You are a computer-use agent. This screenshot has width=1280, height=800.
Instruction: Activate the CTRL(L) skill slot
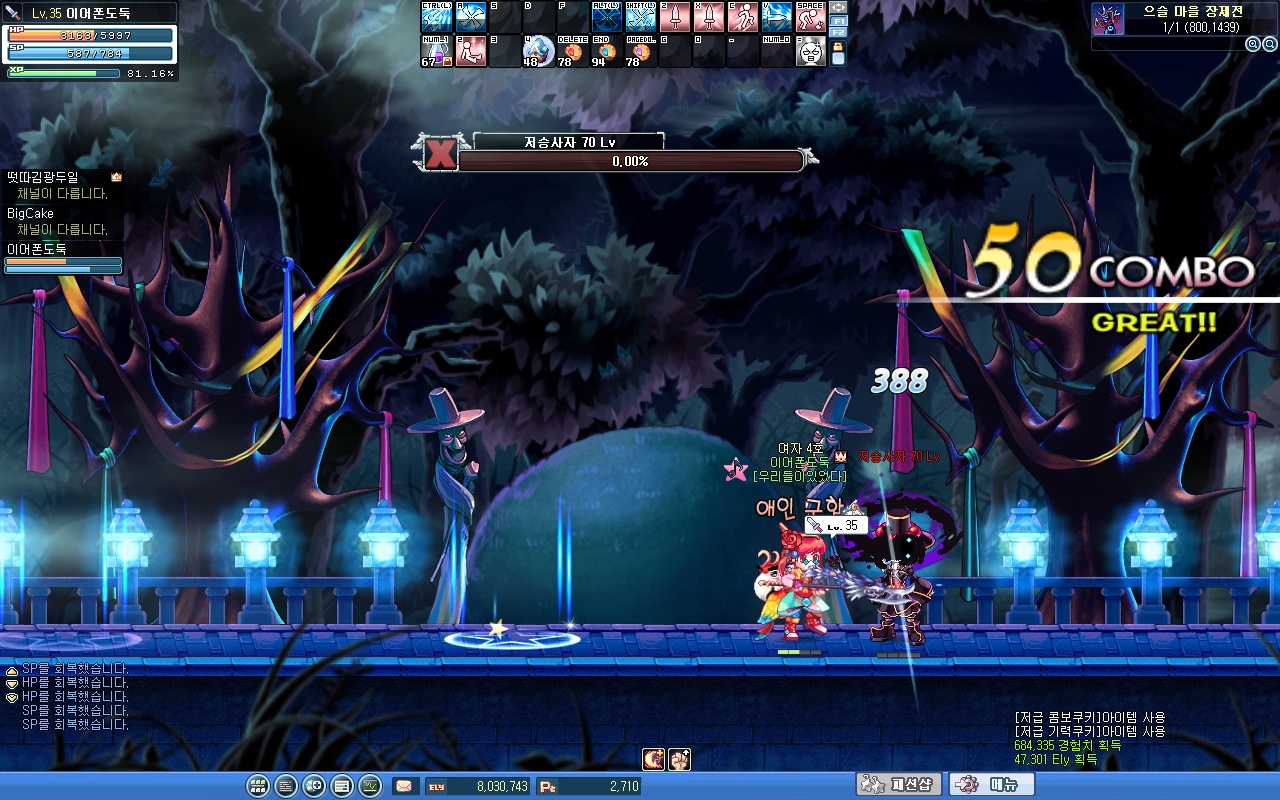pos(437,17)
